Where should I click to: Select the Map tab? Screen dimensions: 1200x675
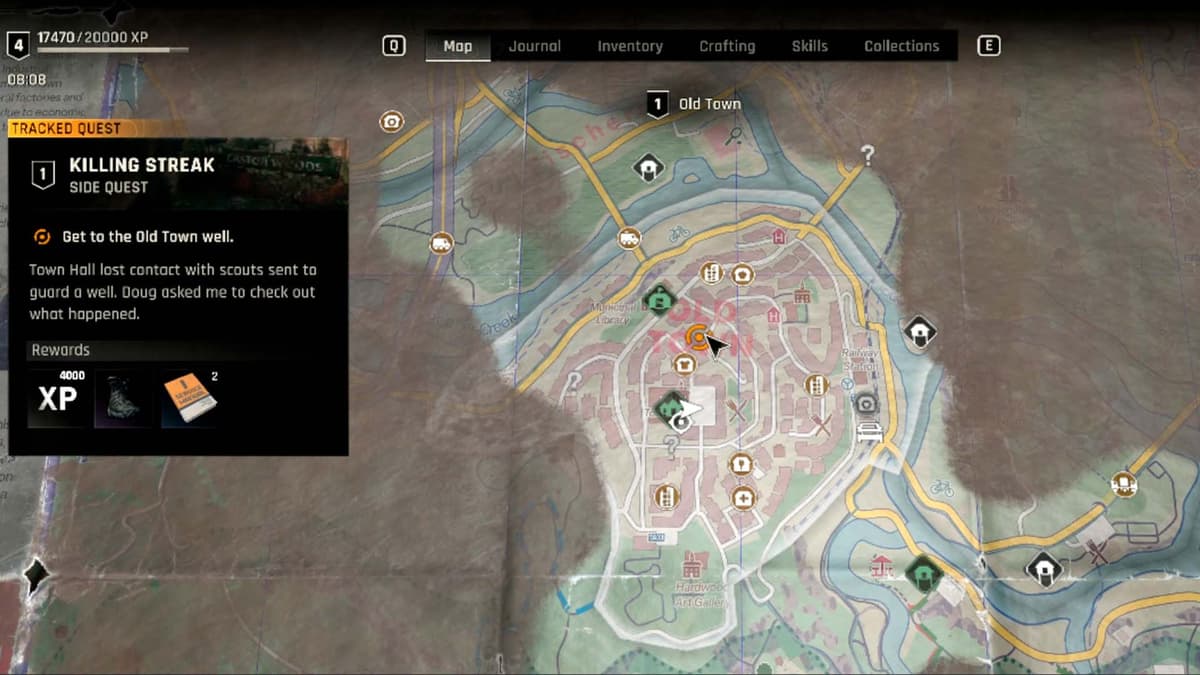pyautogui.click(x=458, y=46)
